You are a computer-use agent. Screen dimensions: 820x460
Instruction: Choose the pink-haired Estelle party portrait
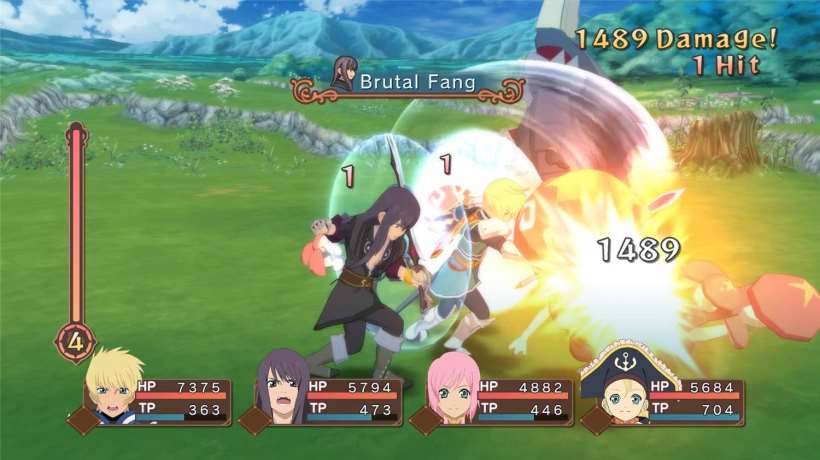click(x=451, y=392)
